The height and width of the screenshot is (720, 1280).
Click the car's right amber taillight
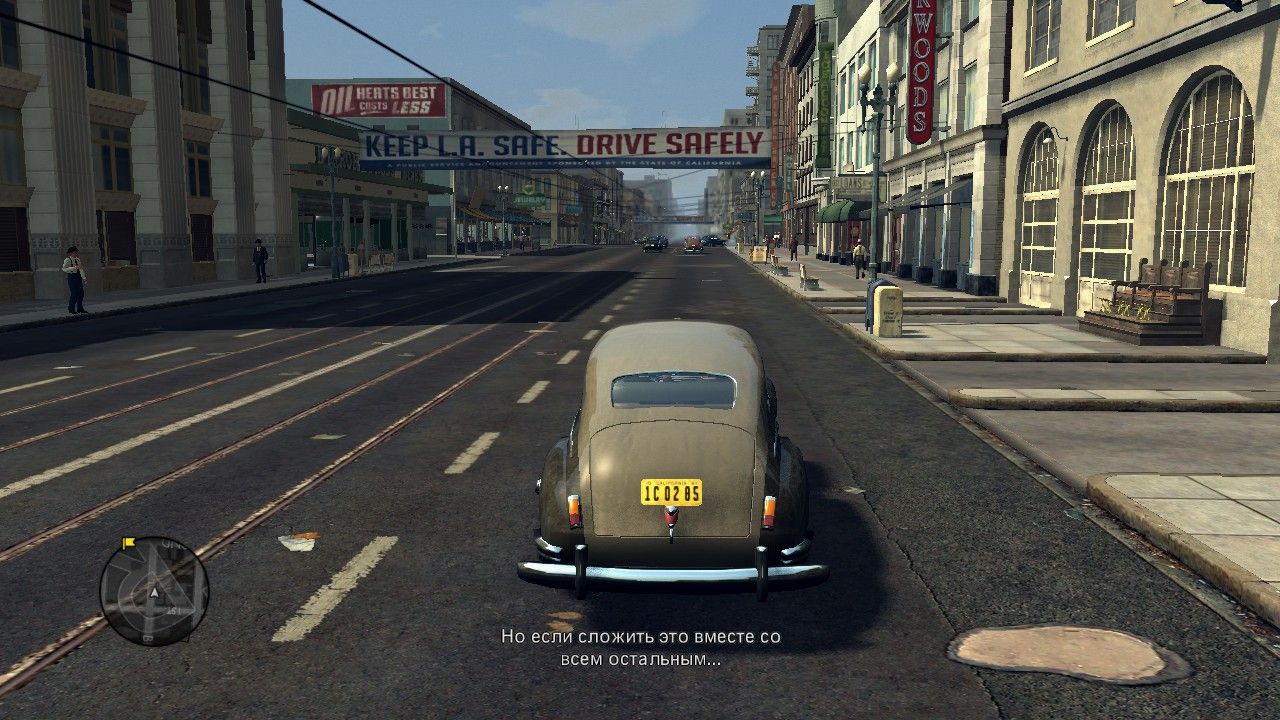tap(770, 510)
